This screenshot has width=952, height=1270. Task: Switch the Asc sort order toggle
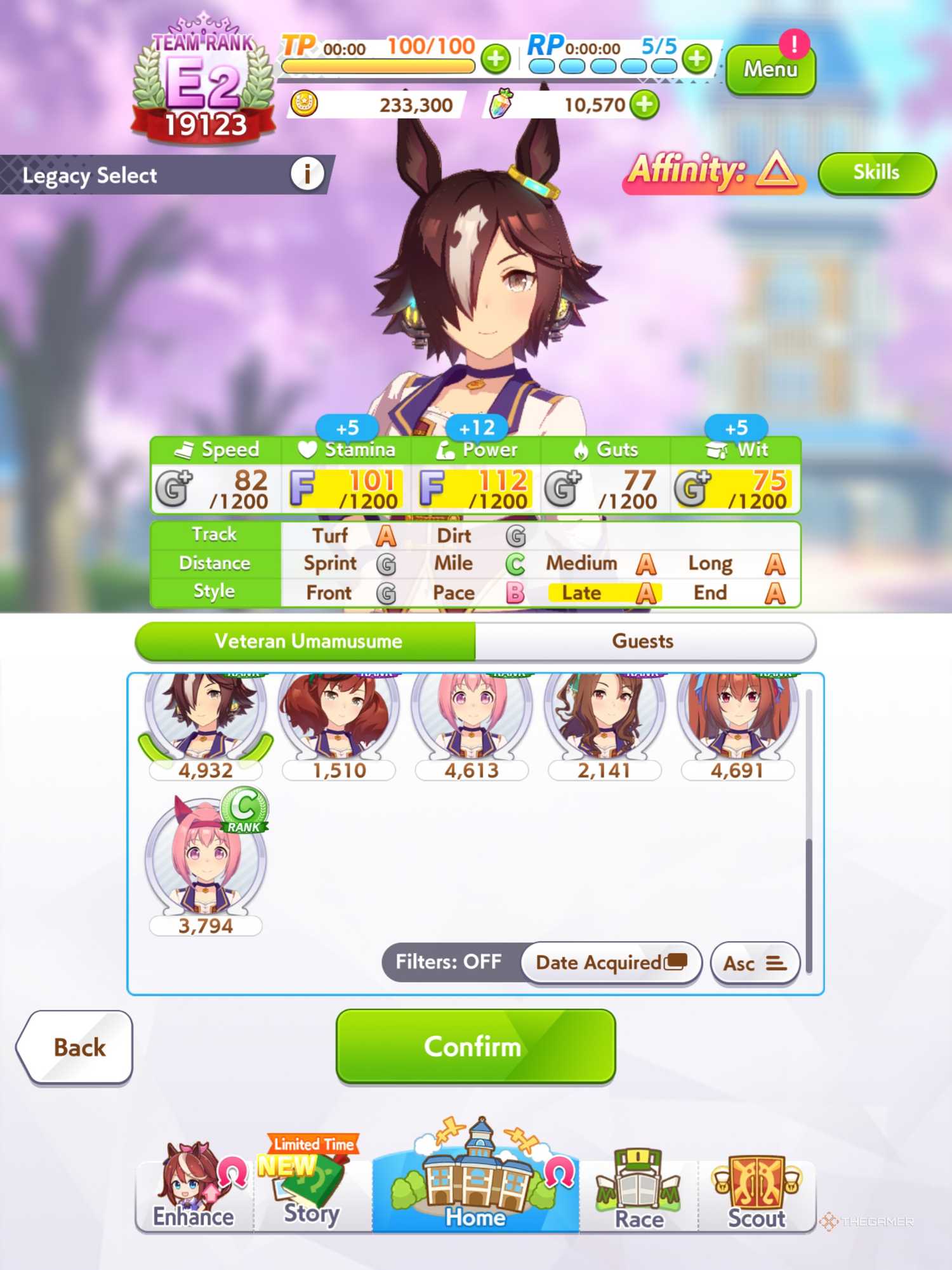pos(755,963)
